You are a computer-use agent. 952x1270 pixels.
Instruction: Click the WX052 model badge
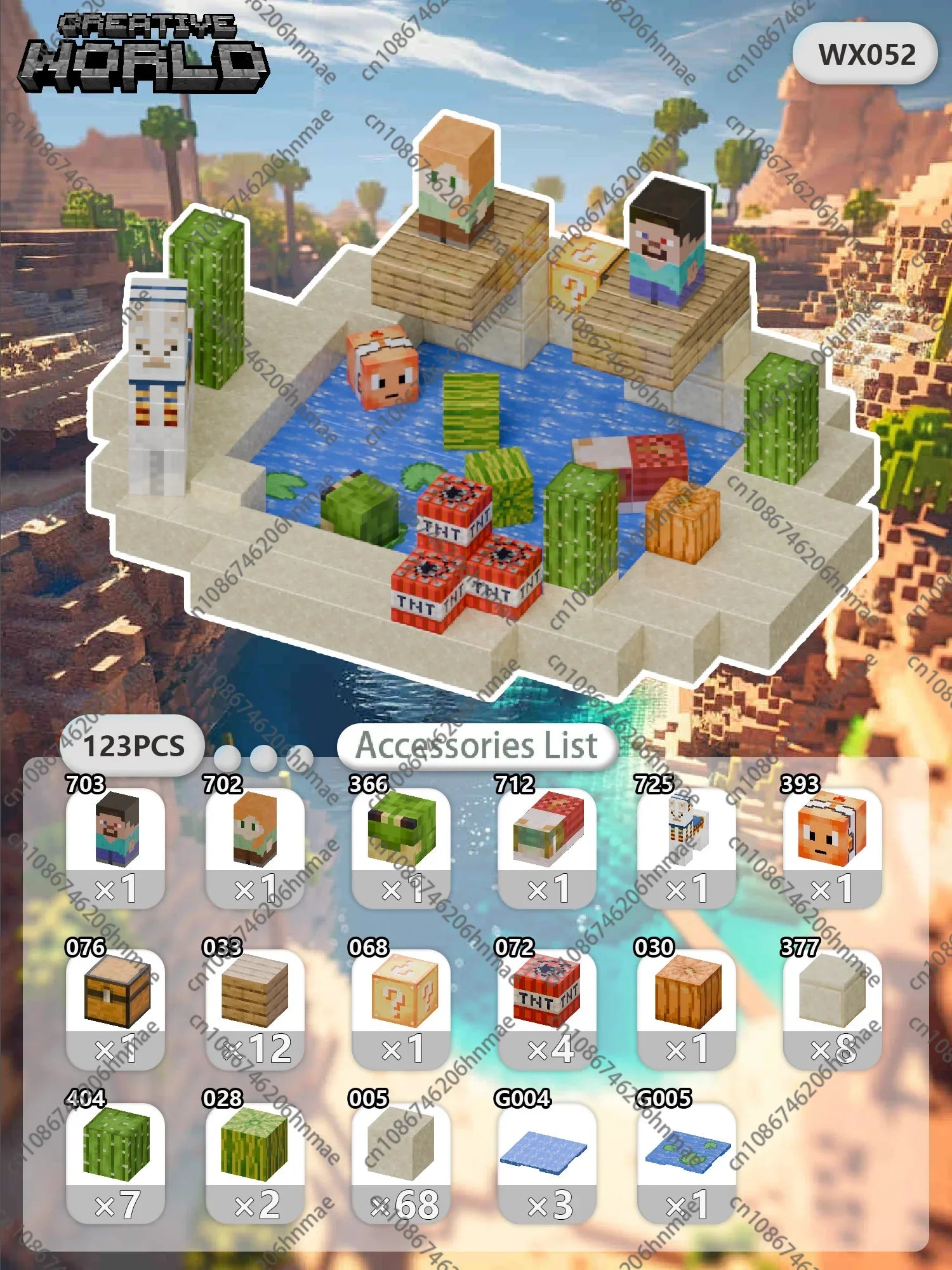tap(866, 55)
